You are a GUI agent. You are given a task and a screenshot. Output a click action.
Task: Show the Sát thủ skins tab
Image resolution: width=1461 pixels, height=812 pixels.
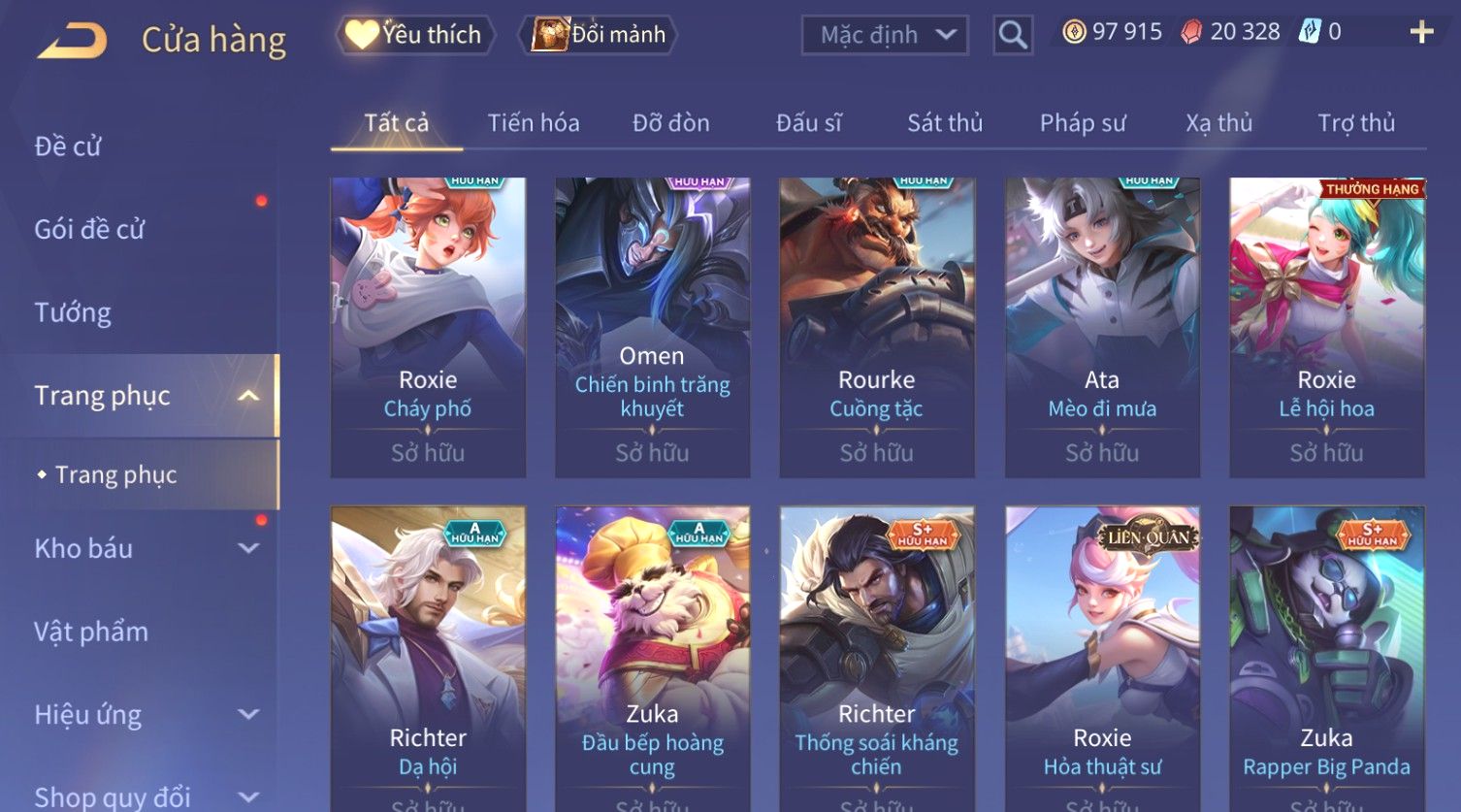pos(944,123)
